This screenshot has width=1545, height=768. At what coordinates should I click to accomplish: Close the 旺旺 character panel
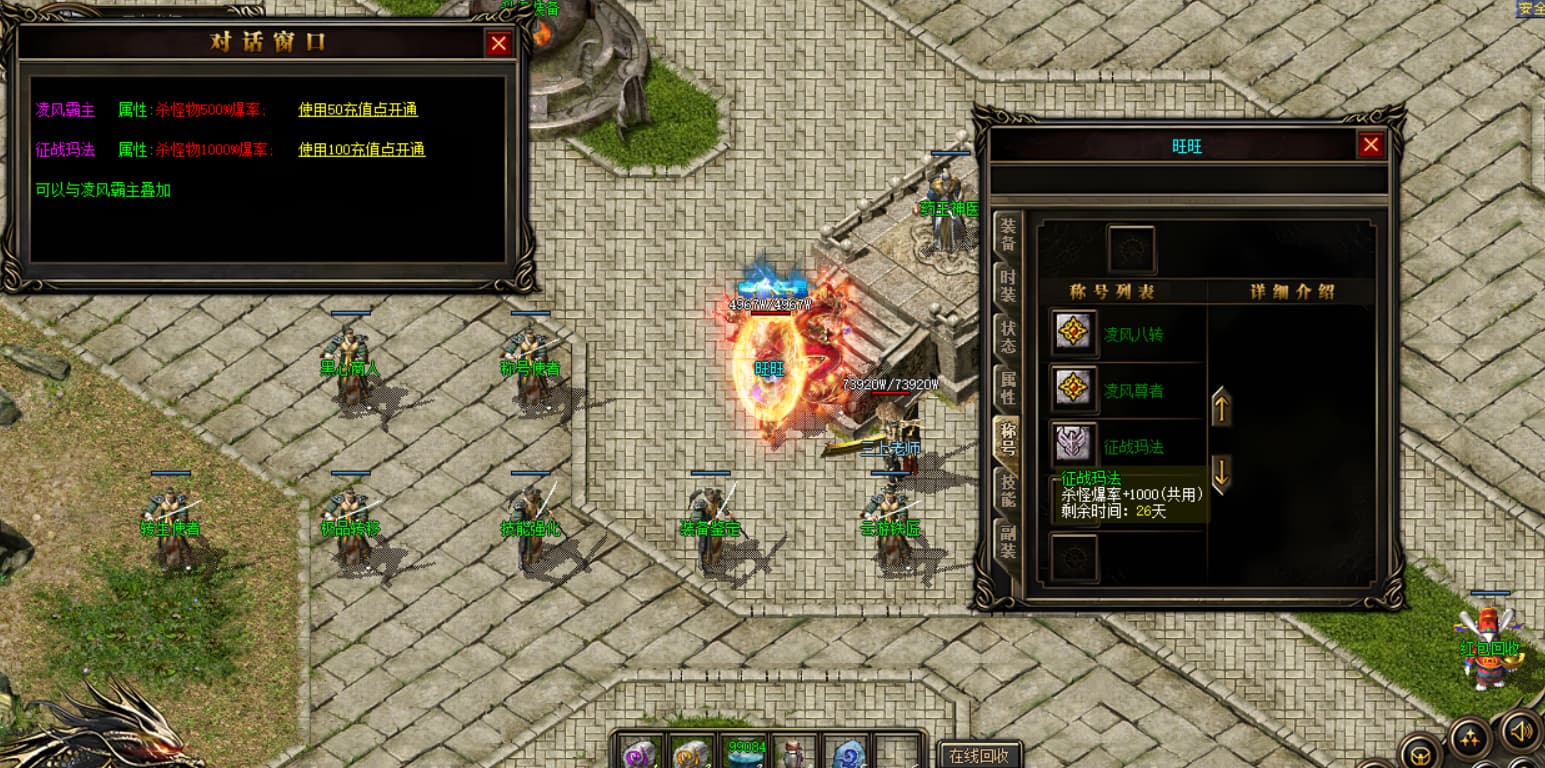click(x=1370, y=145)
